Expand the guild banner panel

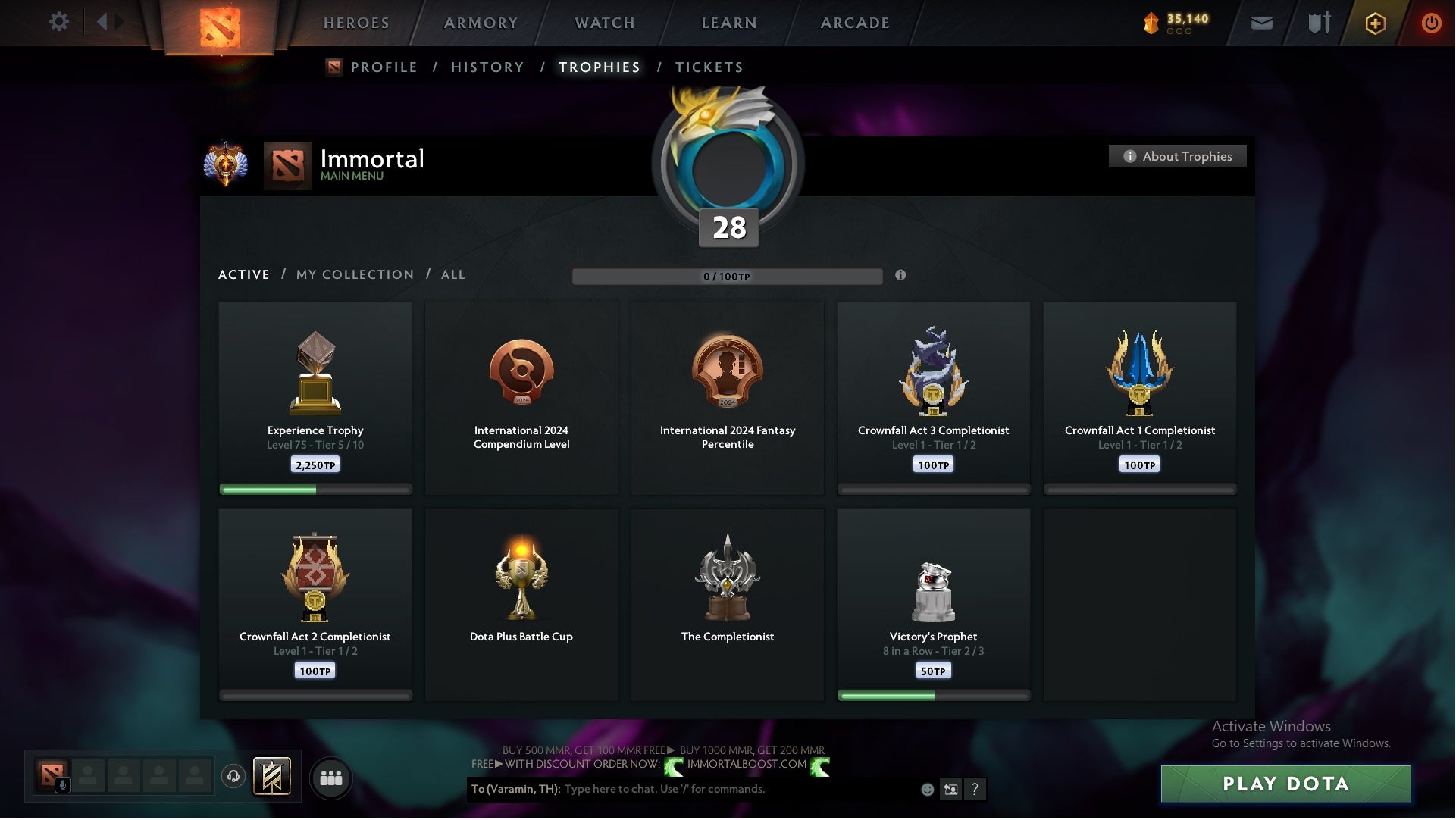click(271, 777)
